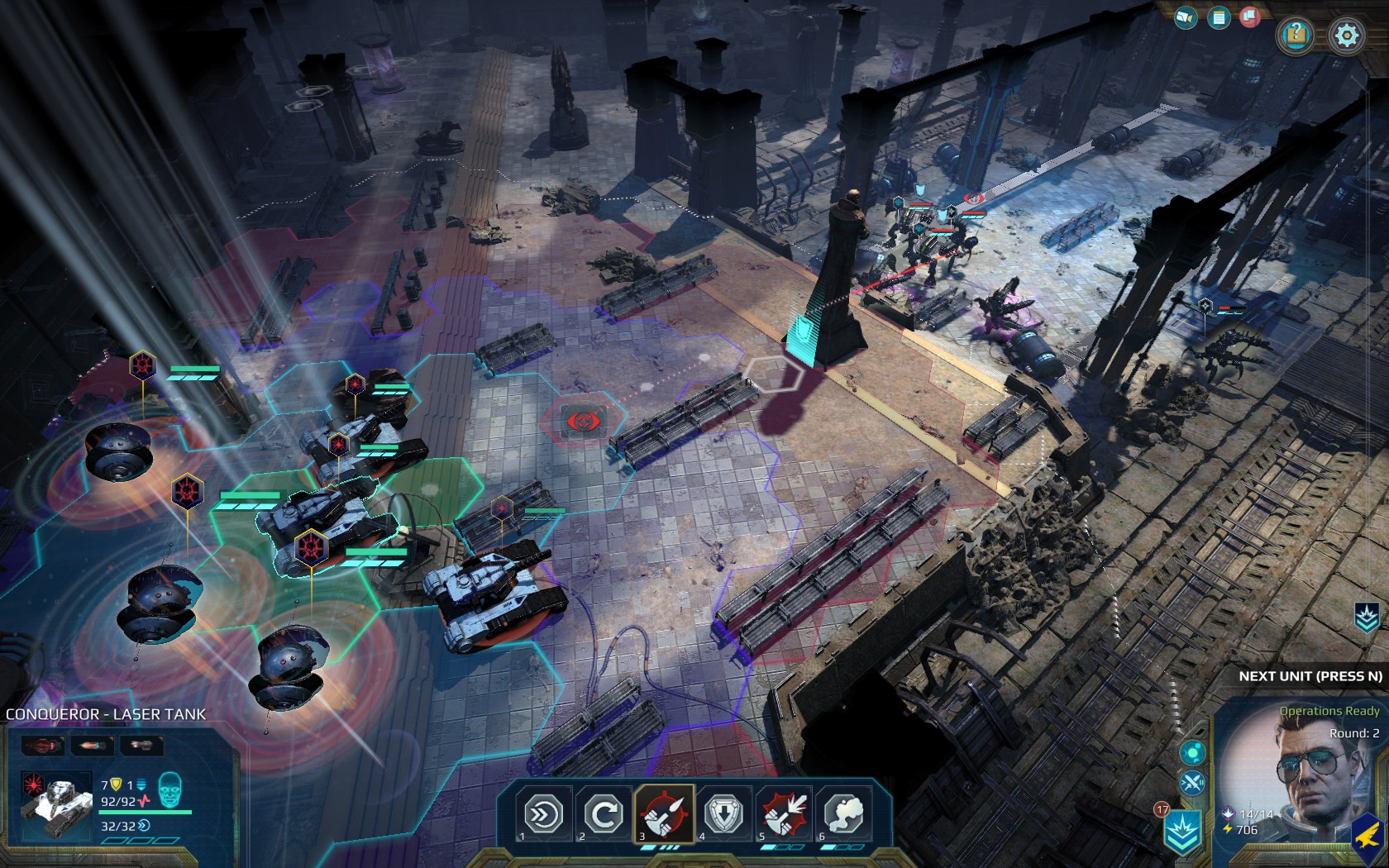1389x868 pixels.
Task: Open the notepad list icon
Action: point(1218,17)
